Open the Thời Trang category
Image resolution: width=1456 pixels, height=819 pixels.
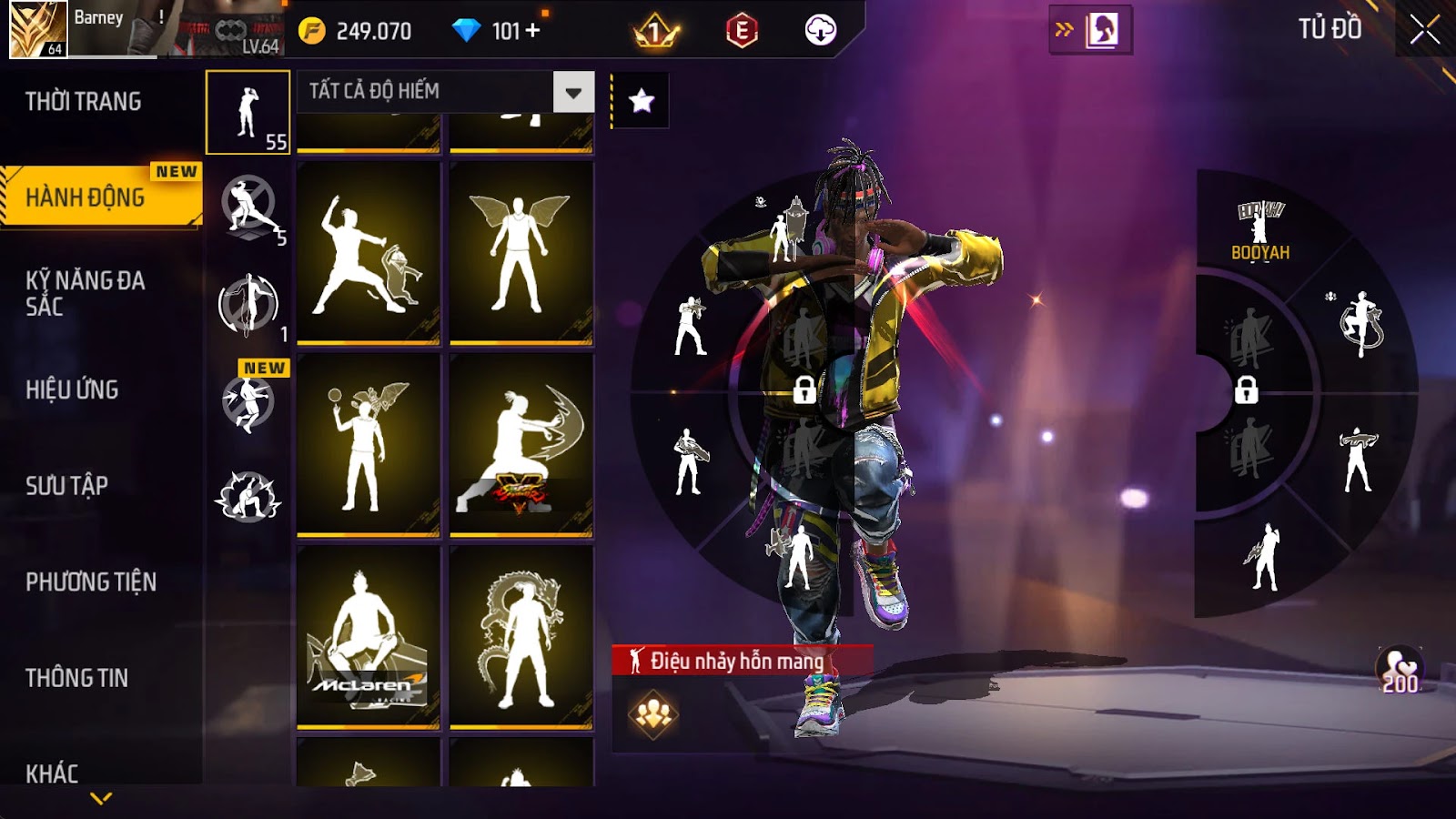[x=84, y=102]
